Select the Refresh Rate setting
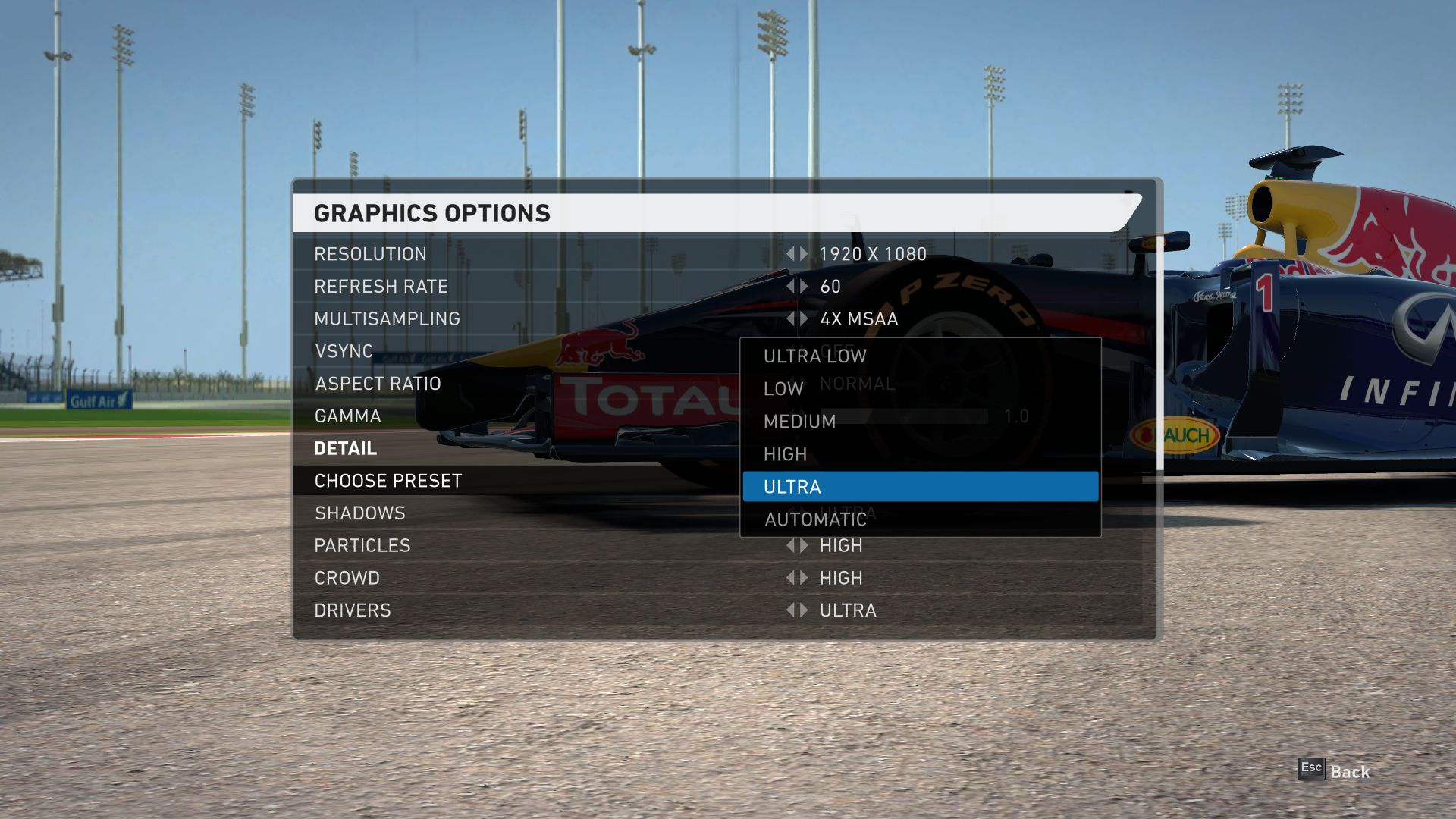Screen dimensions: 1456x819 tap(381, 287)
